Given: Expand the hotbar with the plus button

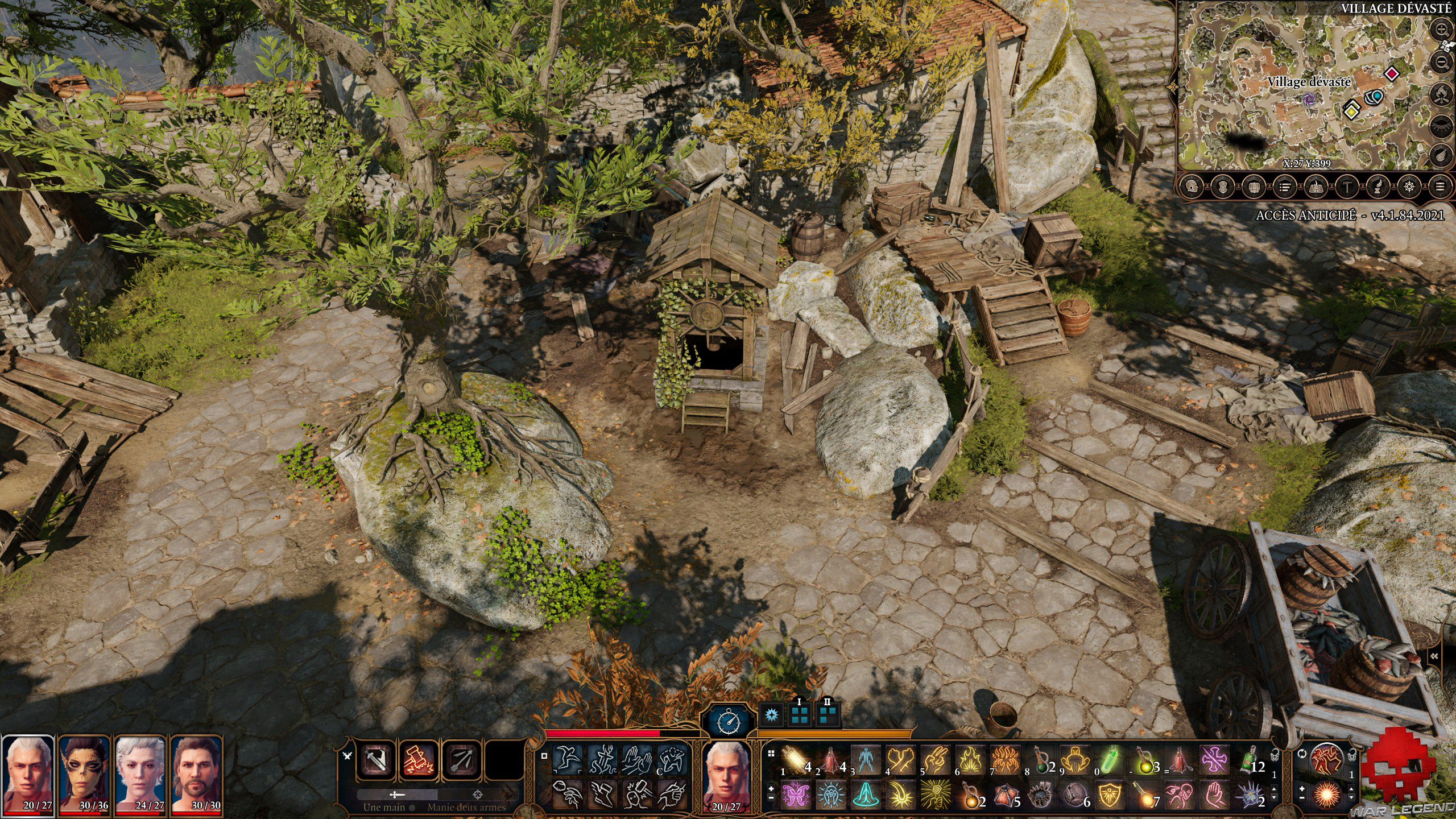Looking at the screenshot, I should [771, 789].
